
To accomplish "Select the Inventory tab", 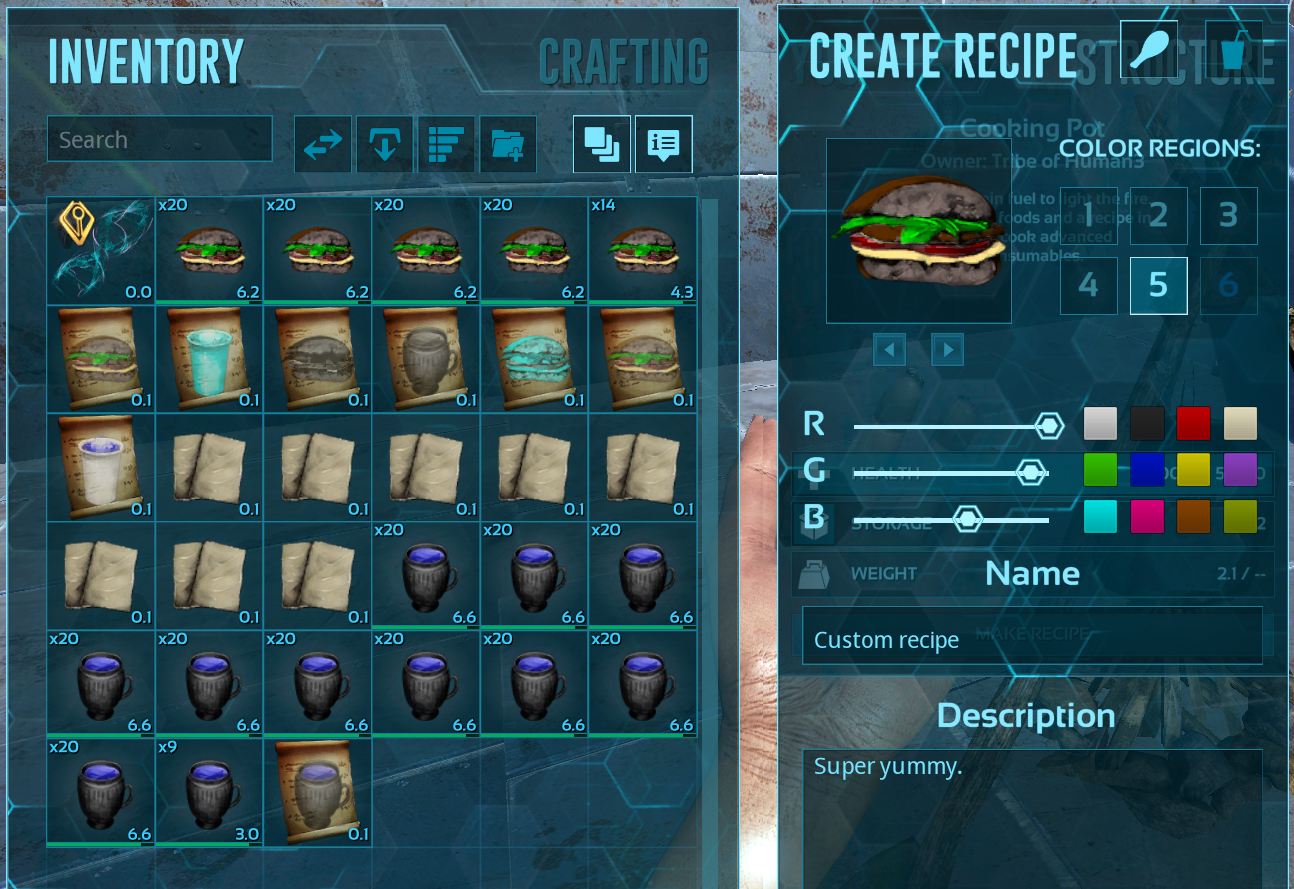I will (146, 62).
